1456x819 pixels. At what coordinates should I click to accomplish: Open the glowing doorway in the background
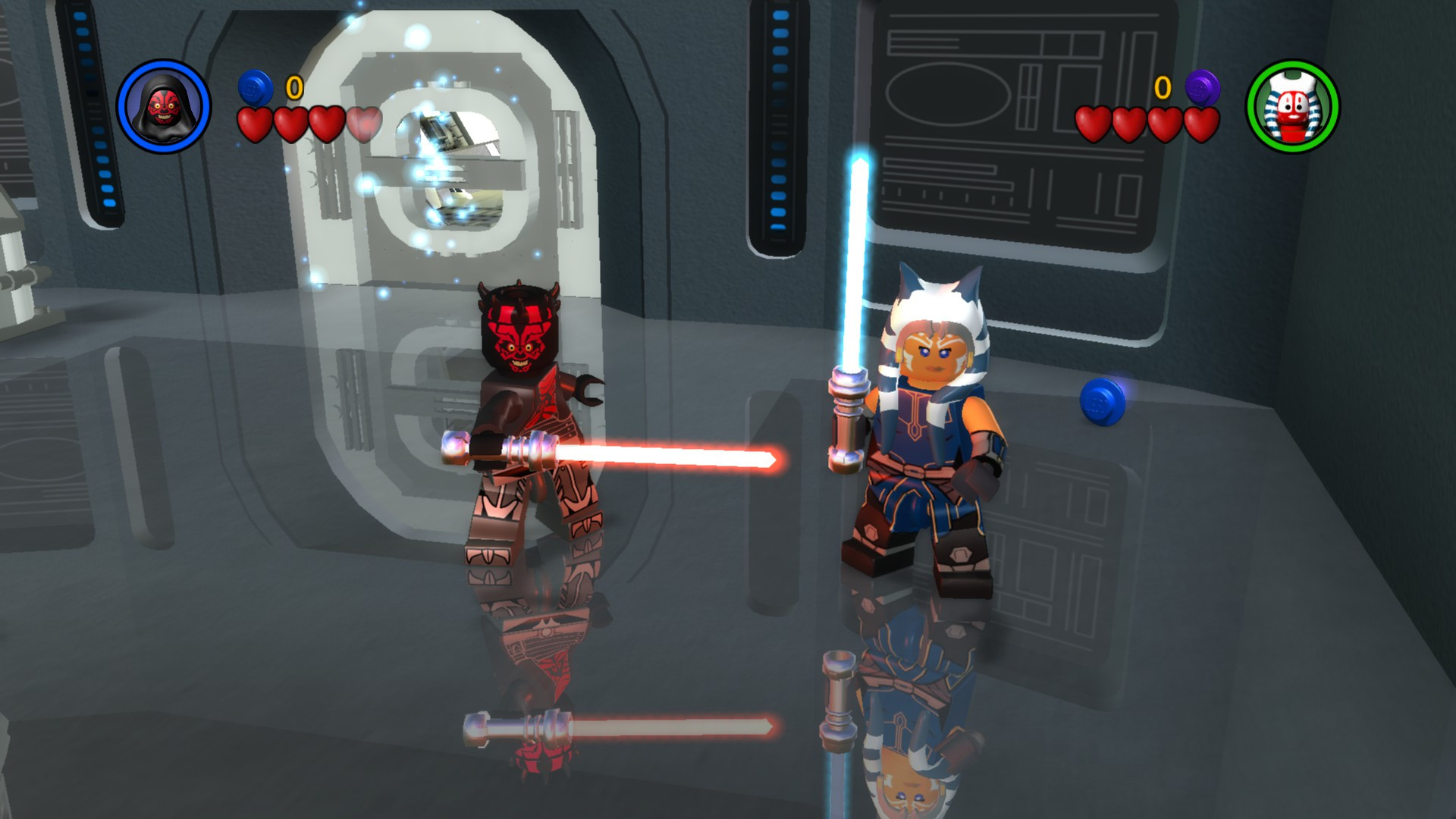pos(447,174)
